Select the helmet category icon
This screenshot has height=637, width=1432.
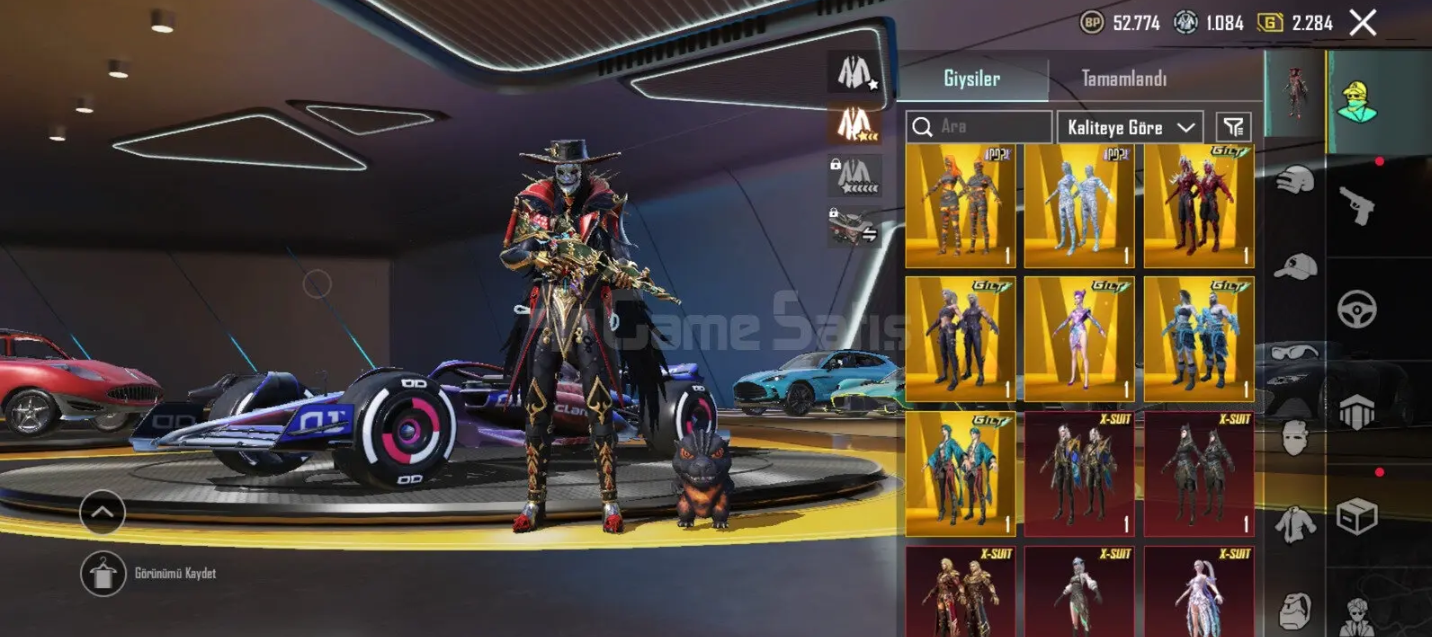click(1295, 181)
